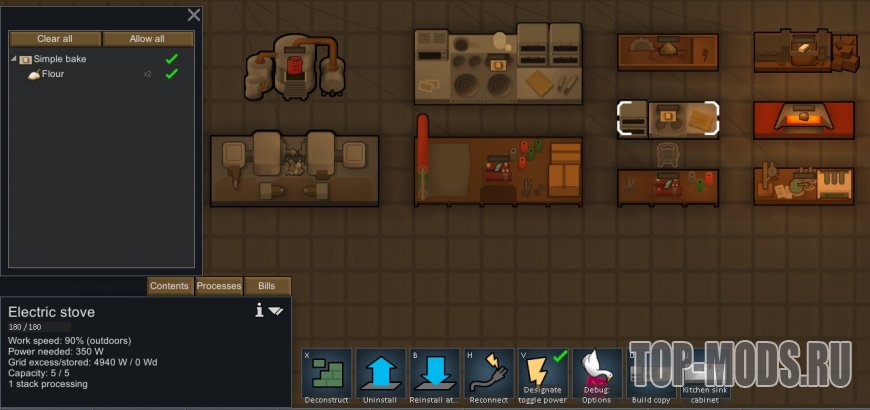Open Debug Options

(x=597, y=375)
